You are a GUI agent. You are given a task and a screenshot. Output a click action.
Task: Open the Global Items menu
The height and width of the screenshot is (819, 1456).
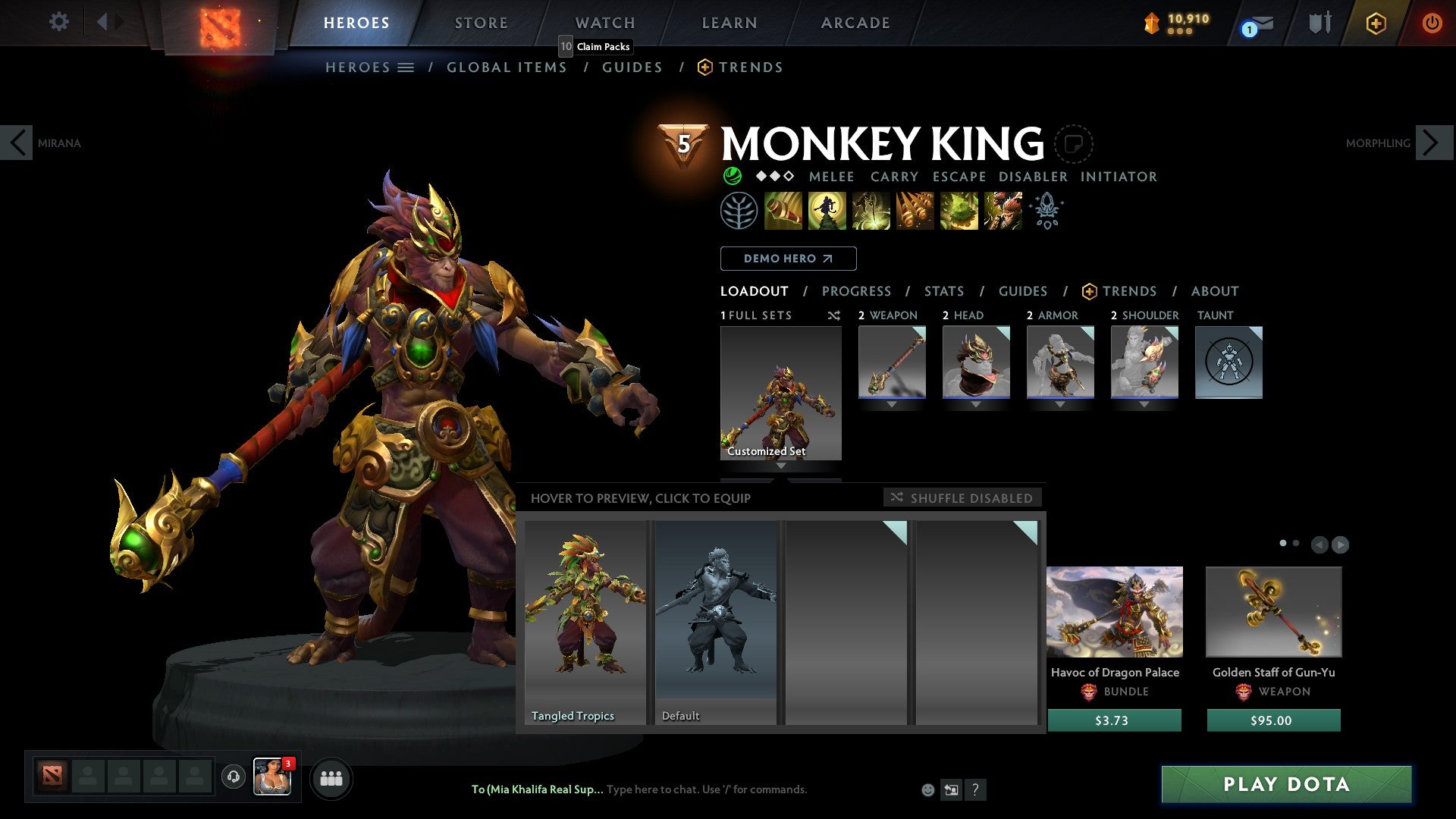click(507, 67)
